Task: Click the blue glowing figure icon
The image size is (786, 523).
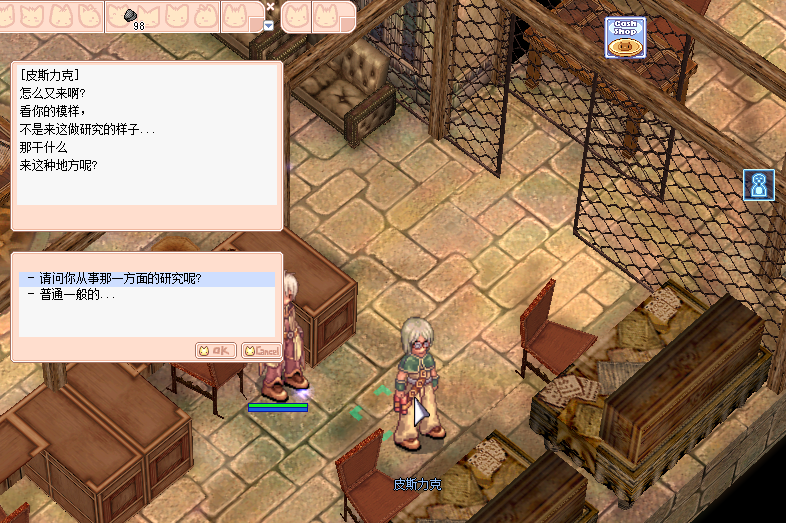Action: 759,185
